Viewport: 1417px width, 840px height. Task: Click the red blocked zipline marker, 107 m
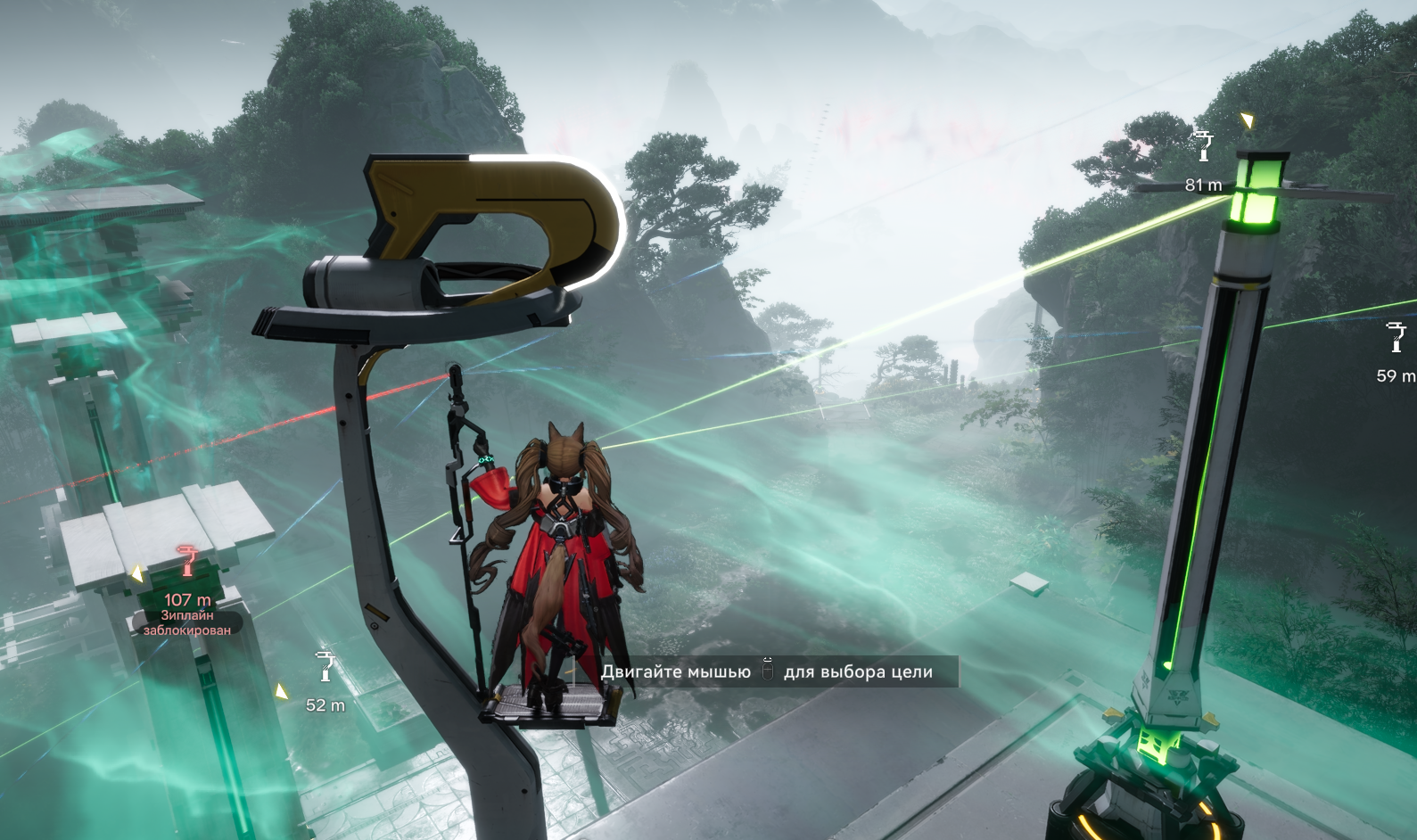coord(187,562)
